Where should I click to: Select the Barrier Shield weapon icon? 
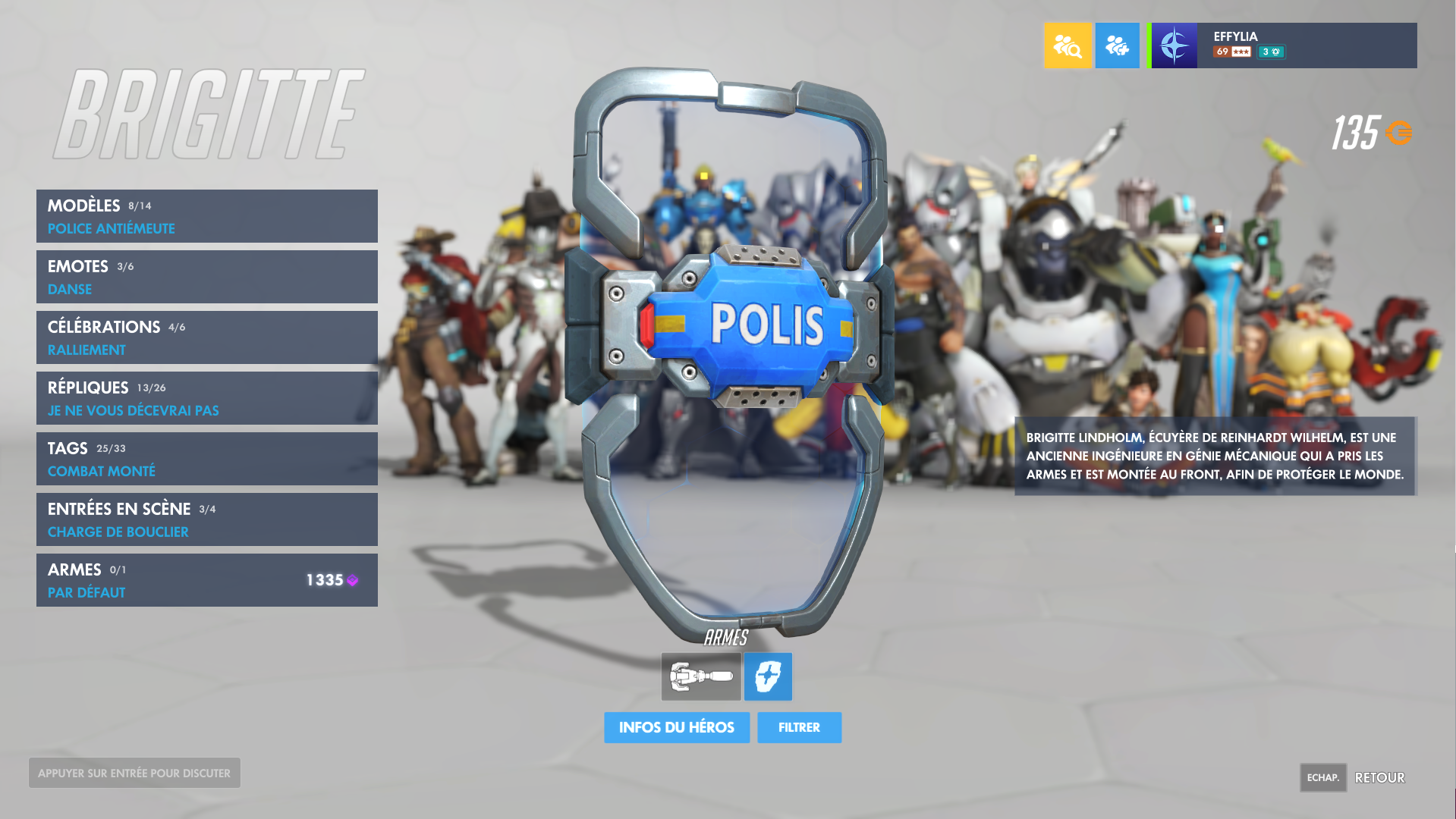coord(768,676)
